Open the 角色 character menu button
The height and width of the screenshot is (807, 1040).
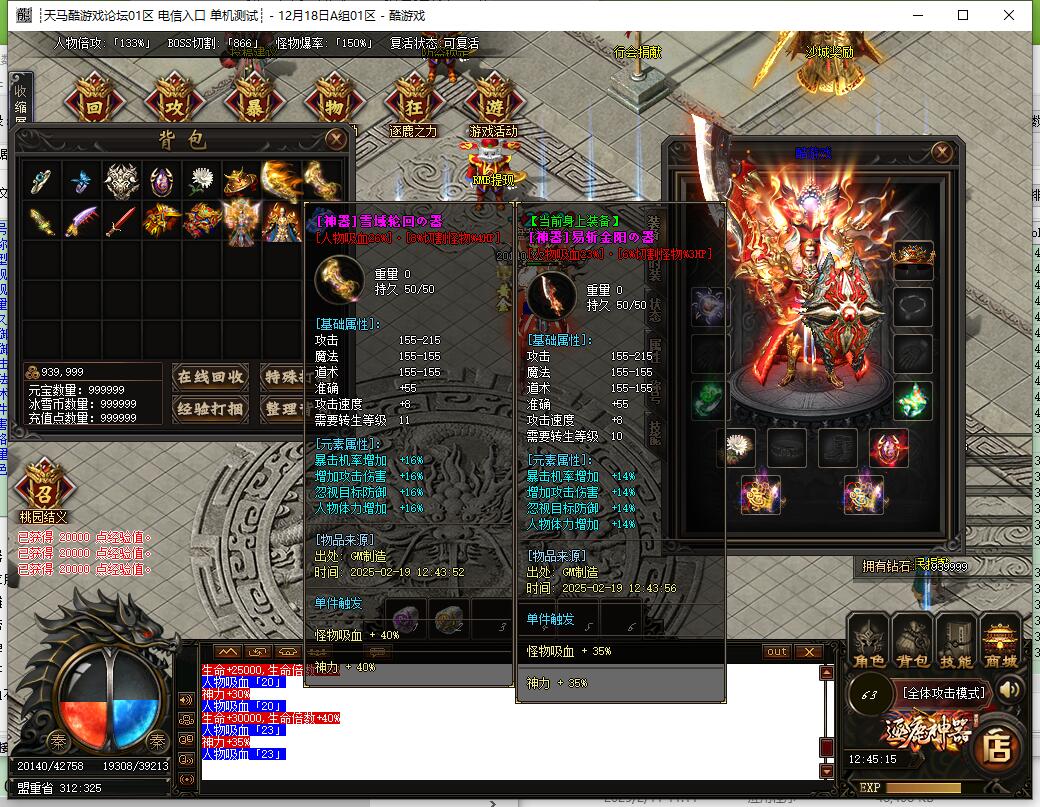pyautogui.click(x=869, y=641)
